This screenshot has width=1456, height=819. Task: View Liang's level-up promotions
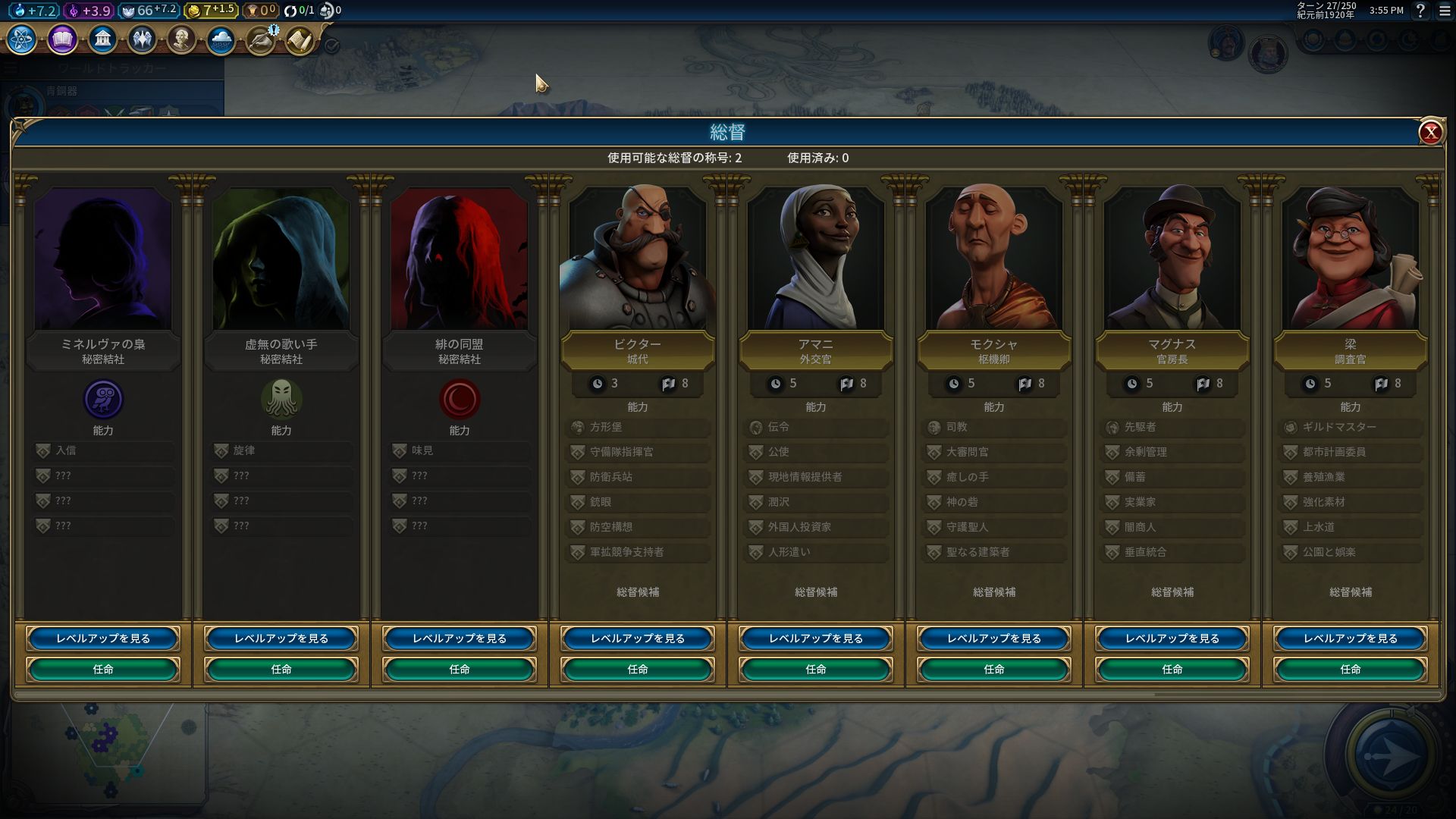click(x=1350, y=639)
